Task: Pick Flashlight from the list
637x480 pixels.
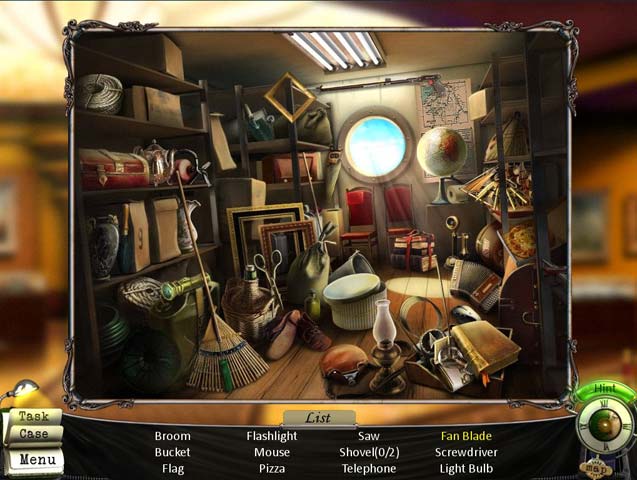Action: click(272, 436)
